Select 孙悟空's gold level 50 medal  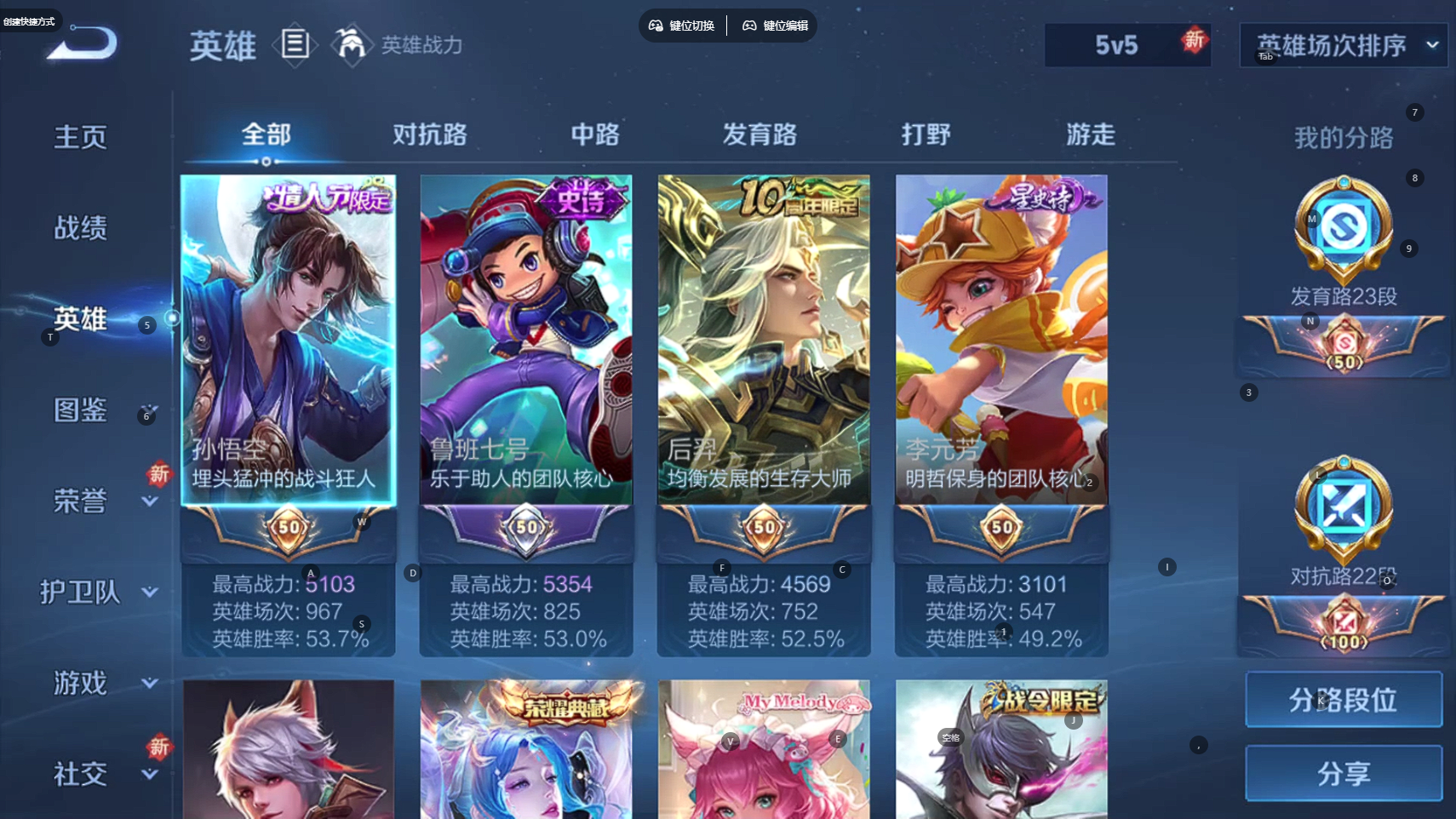(x=288, y=529)
